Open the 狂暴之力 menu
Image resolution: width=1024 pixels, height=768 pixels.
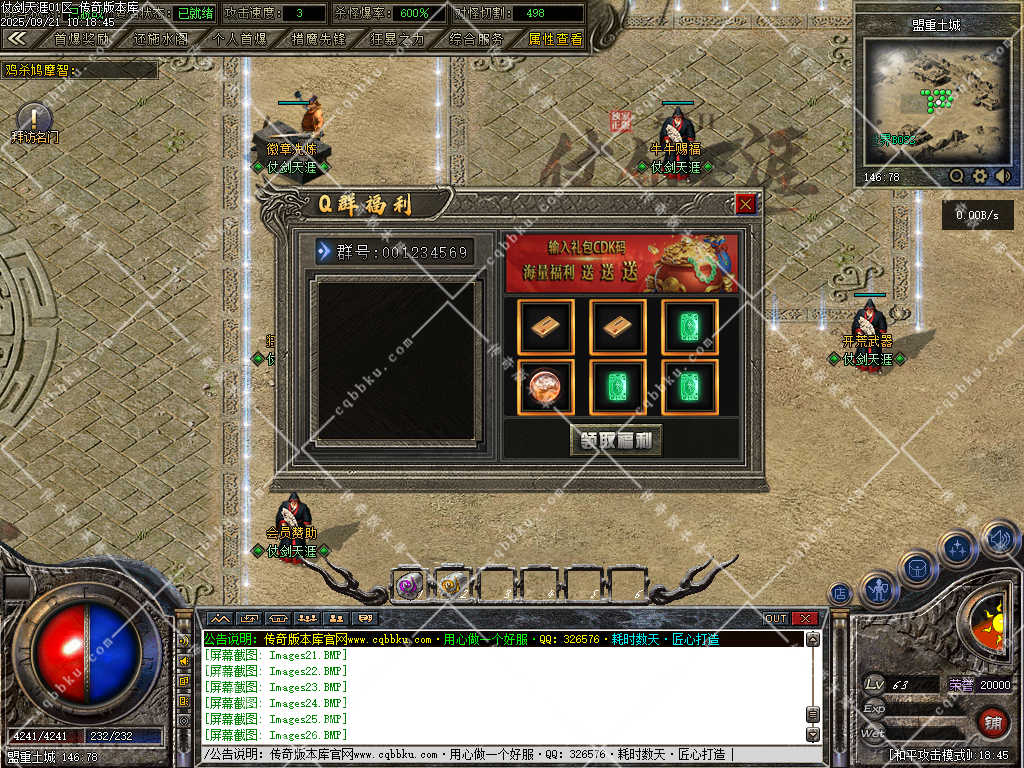[397, 39]
